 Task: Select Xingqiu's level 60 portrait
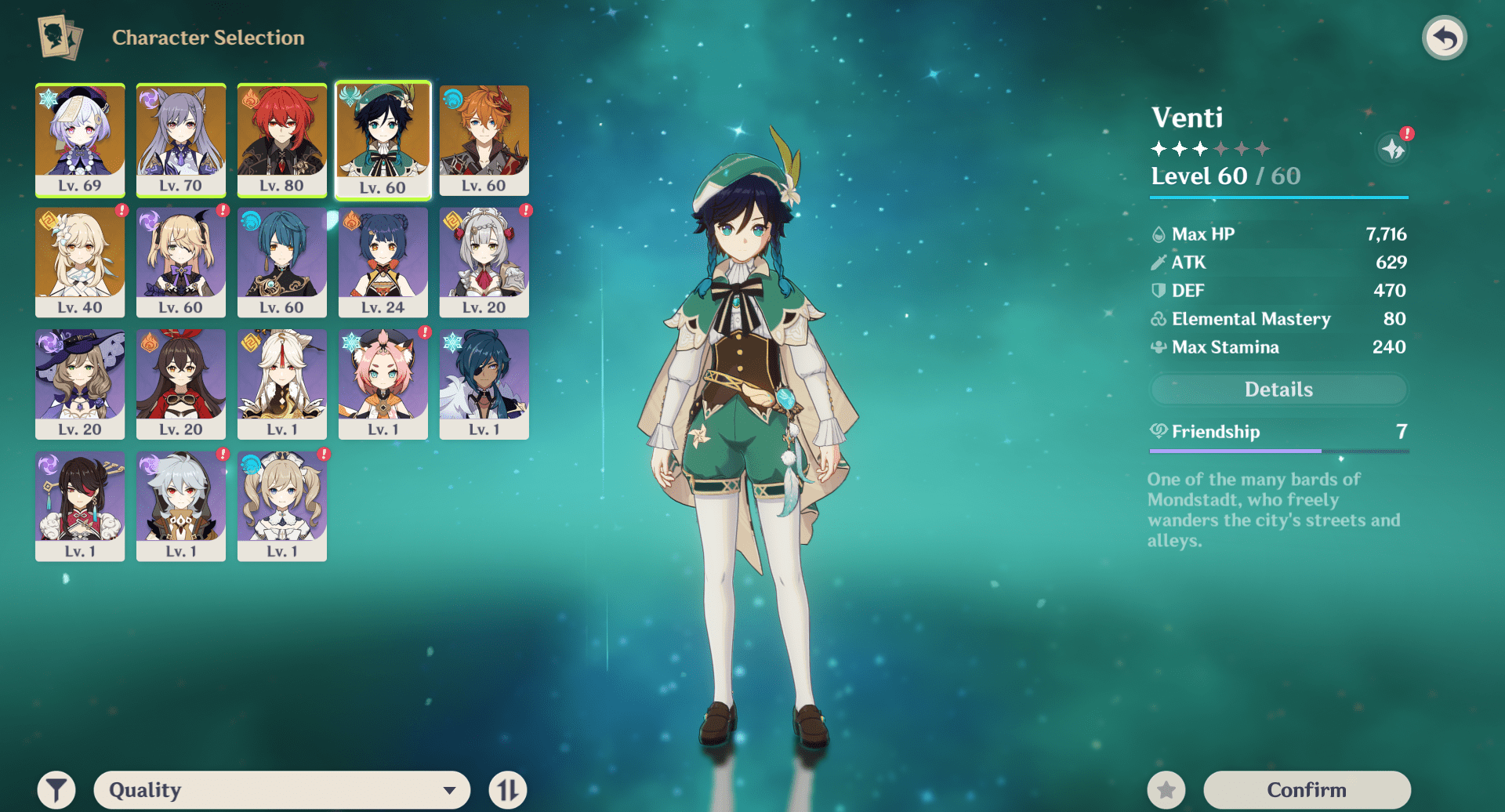click(x=282, y=262)
